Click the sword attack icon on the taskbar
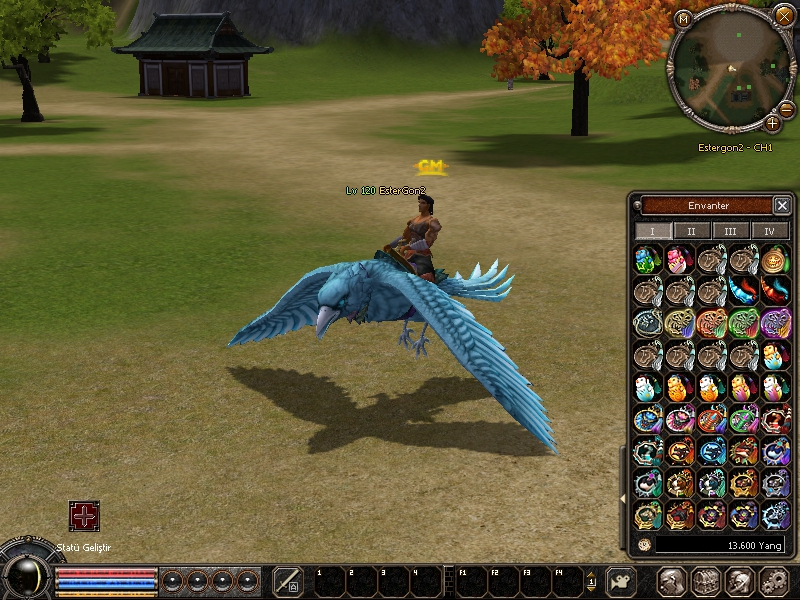800x600 pixels. (288, 580)
